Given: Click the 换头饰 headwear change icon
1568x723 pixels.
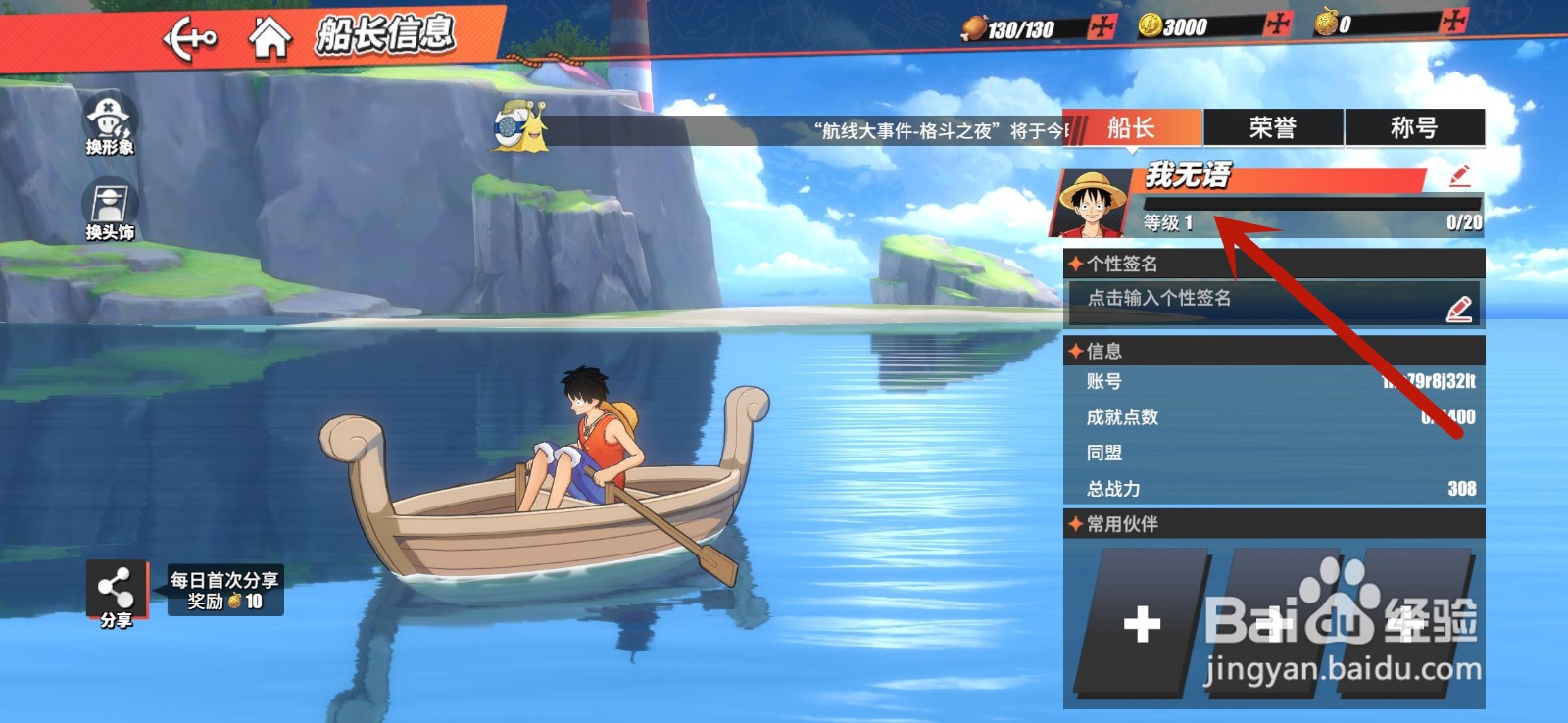Looking at the screenshot, I should [108, 202].
